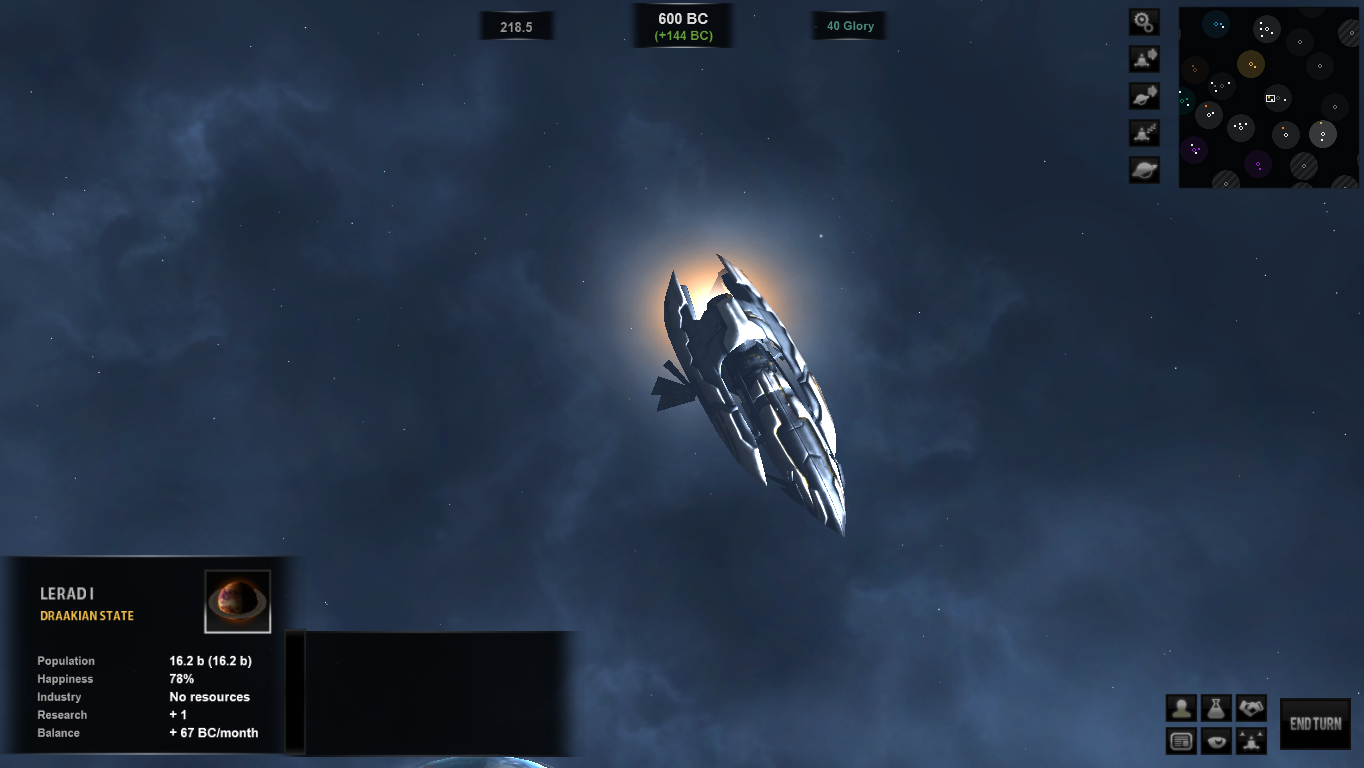
Task: Select the next-ship icon with the arrow
Action: point(1144,59)
